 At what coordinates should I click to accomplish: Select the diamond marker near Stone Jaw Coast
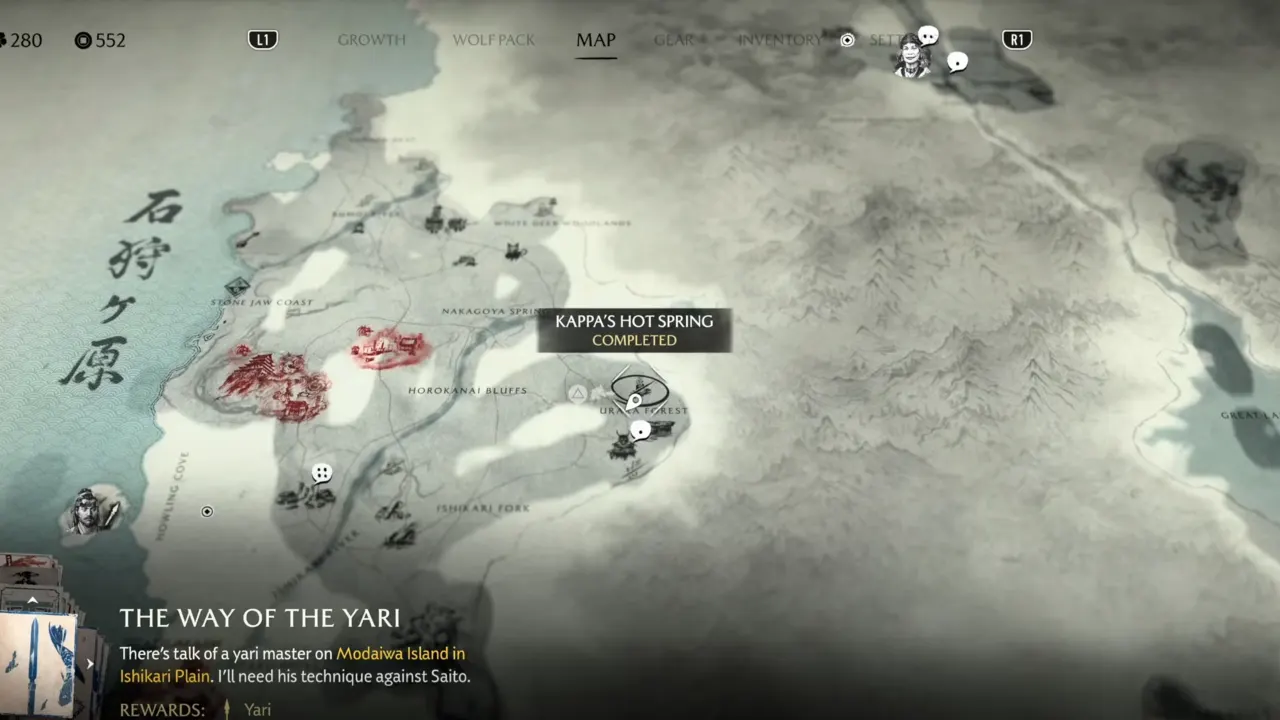[x=237, y=287]
